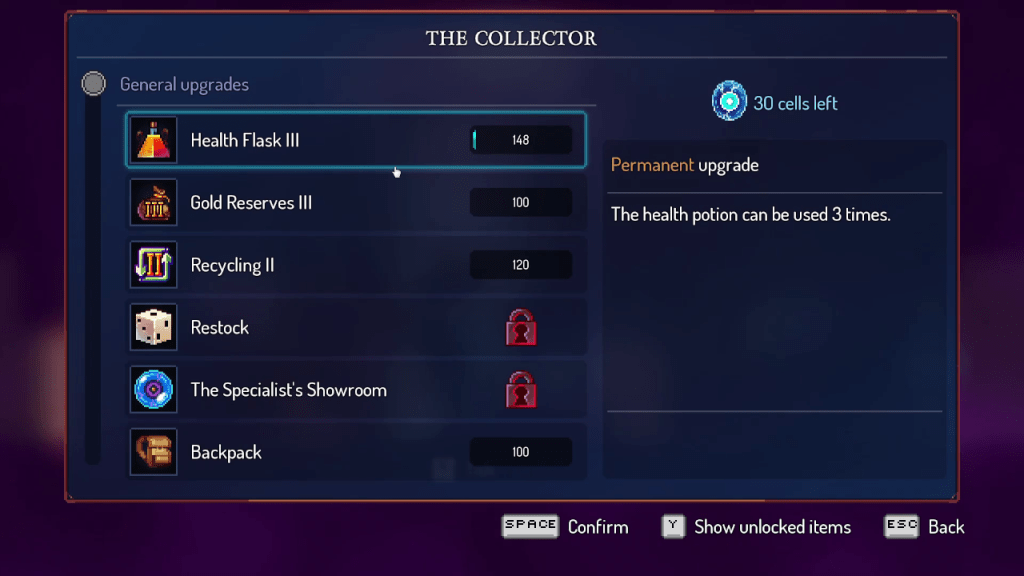Click the red padlock on Specialist's Showroom
Viewport: 1024px width, 576px height.
521,390
